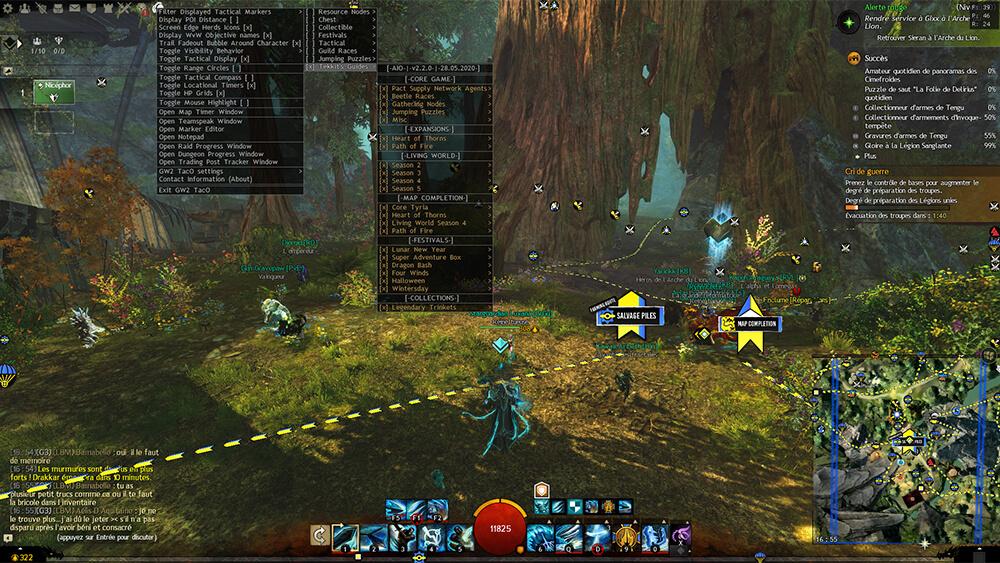The width and height of the screenshot is (1000, 563).
Task: Toggle Legendary Trinkets collection markers
Action: [x=425, y=308]
